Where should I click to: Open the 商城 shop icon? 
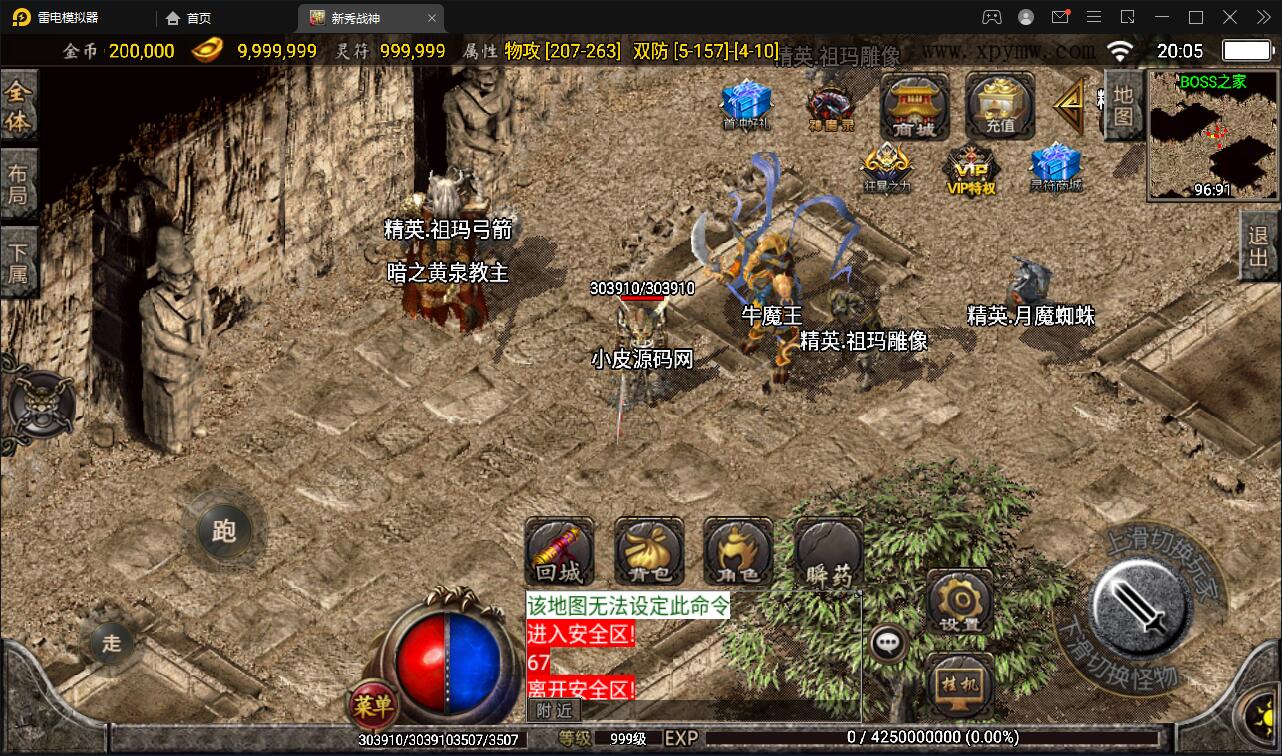(x=913, y=105)
